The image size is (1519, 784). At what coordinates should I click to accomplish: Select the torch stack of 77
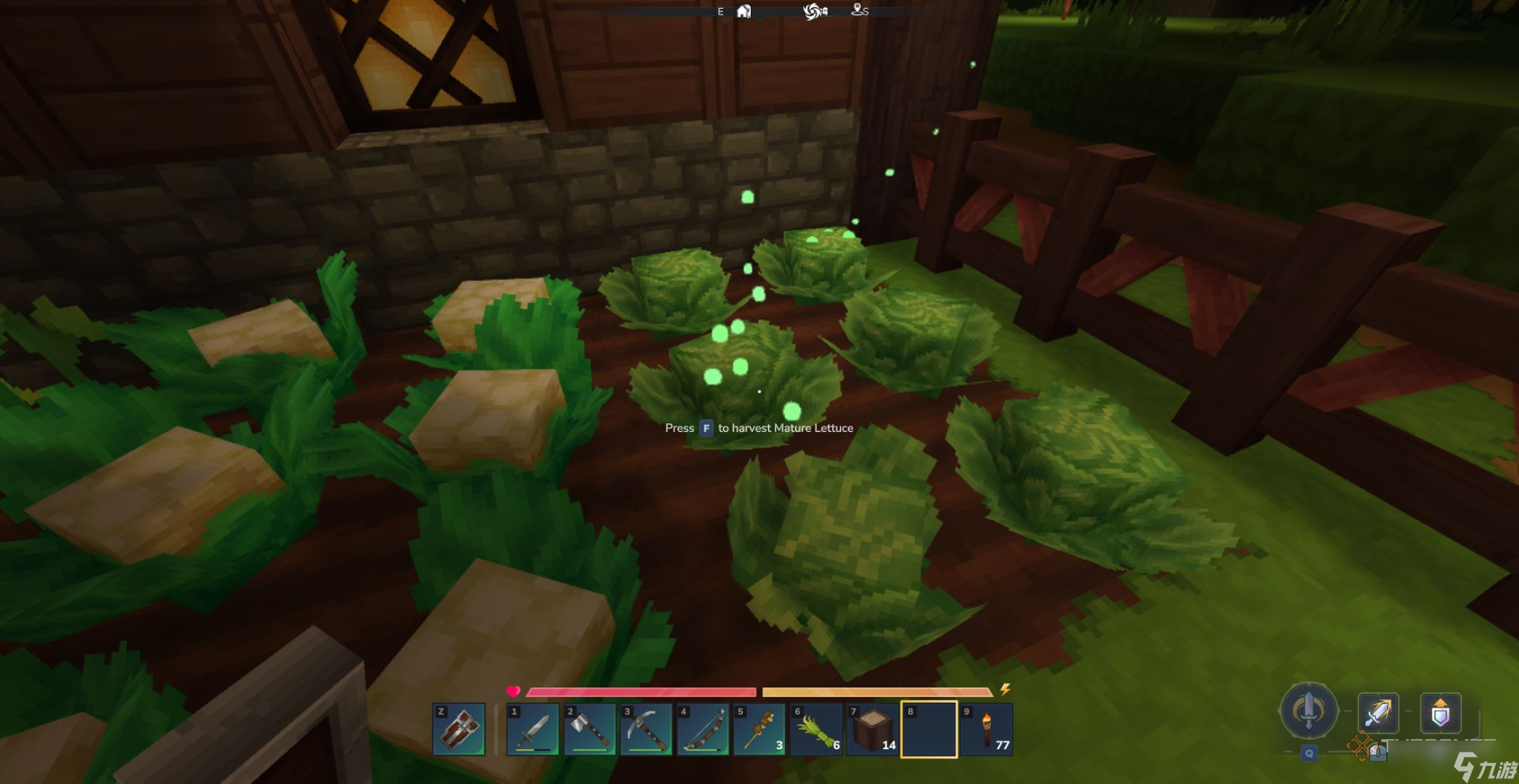point(986,730)
